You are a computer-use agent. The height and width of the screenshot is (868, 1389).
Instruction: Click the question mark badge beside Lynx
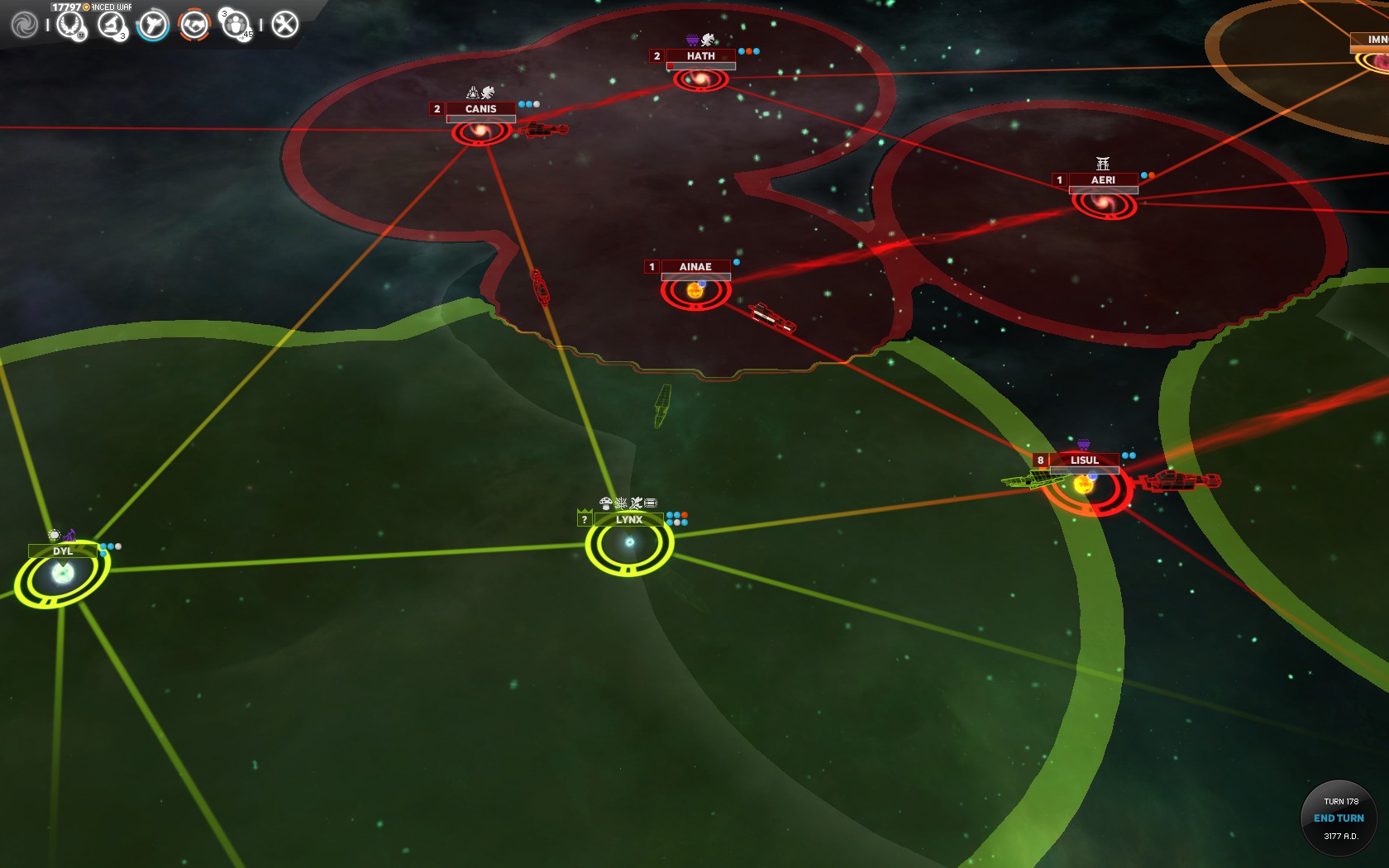pos(585,520)
